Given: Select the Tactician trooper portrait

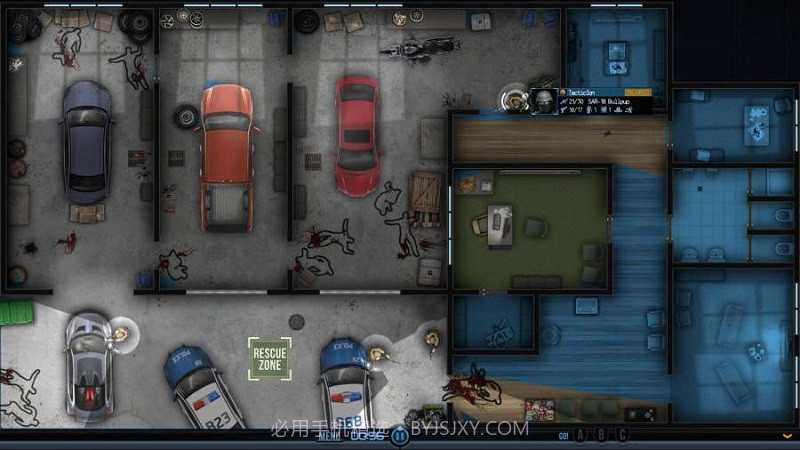Looking at the screenshot, I should pos(544,101).
